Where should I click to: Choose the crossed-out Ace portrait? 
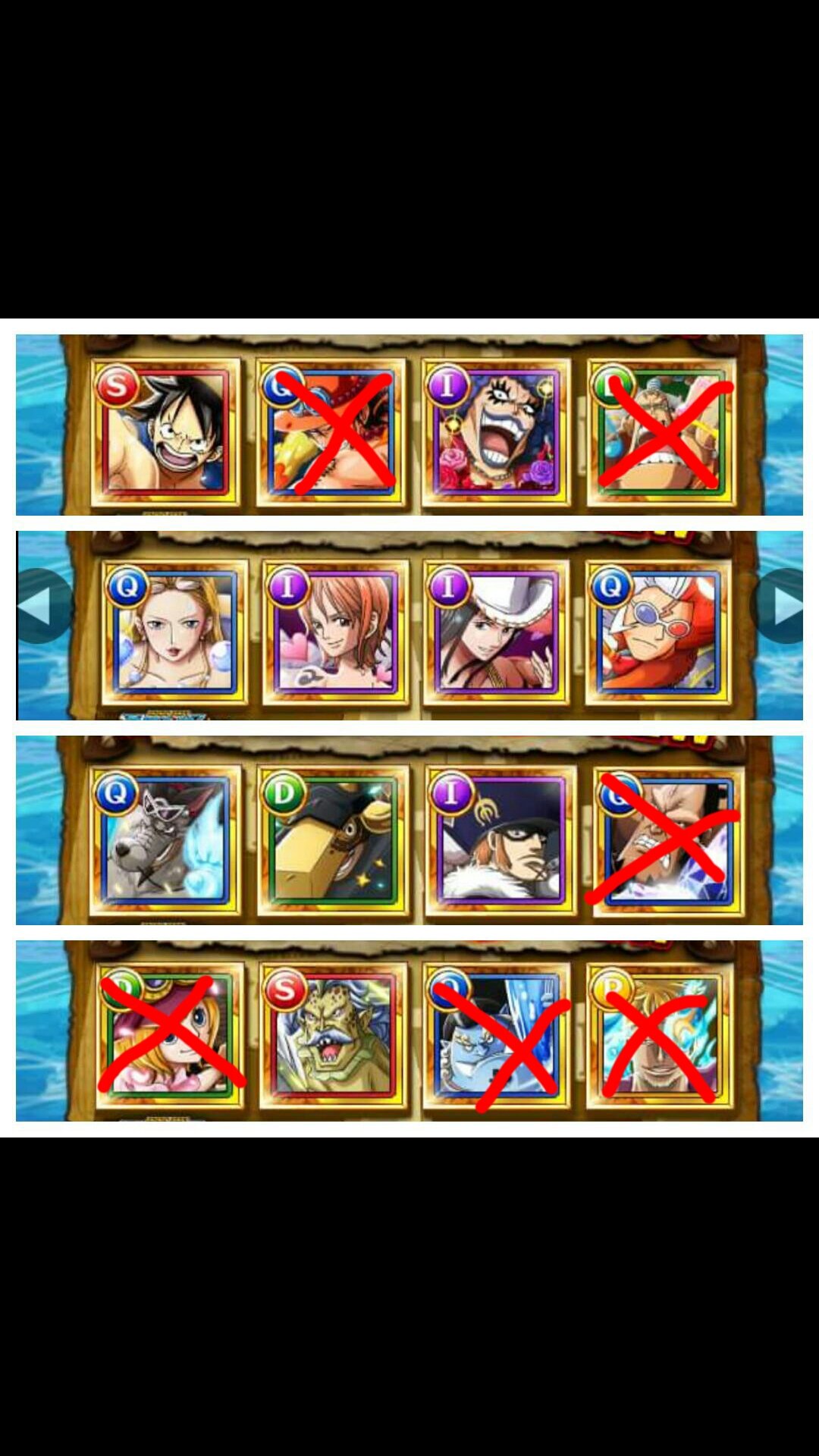click(331, 432)
